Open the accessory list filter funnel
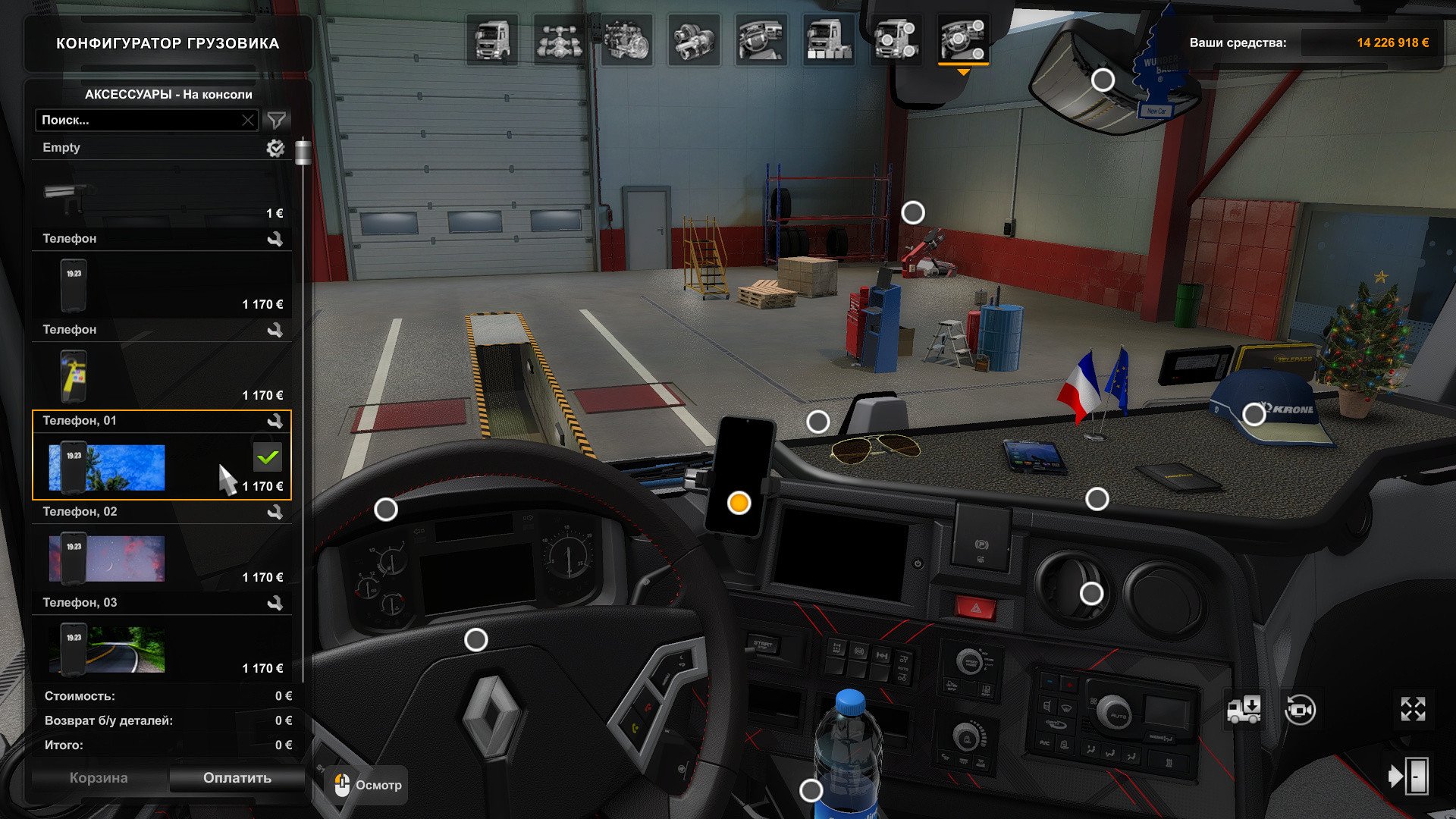 (x=277, y=121)
